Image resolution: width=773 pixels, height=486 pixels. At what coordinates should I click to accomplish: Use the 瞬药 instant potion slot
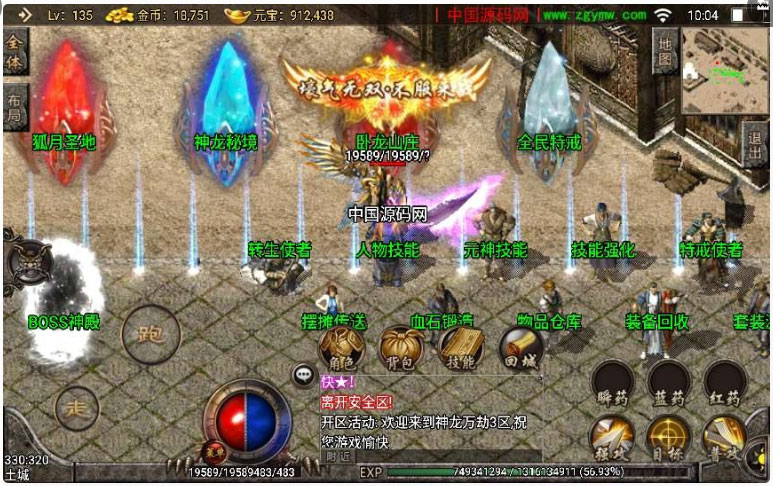pyautogui.click(x=612, y=382)
